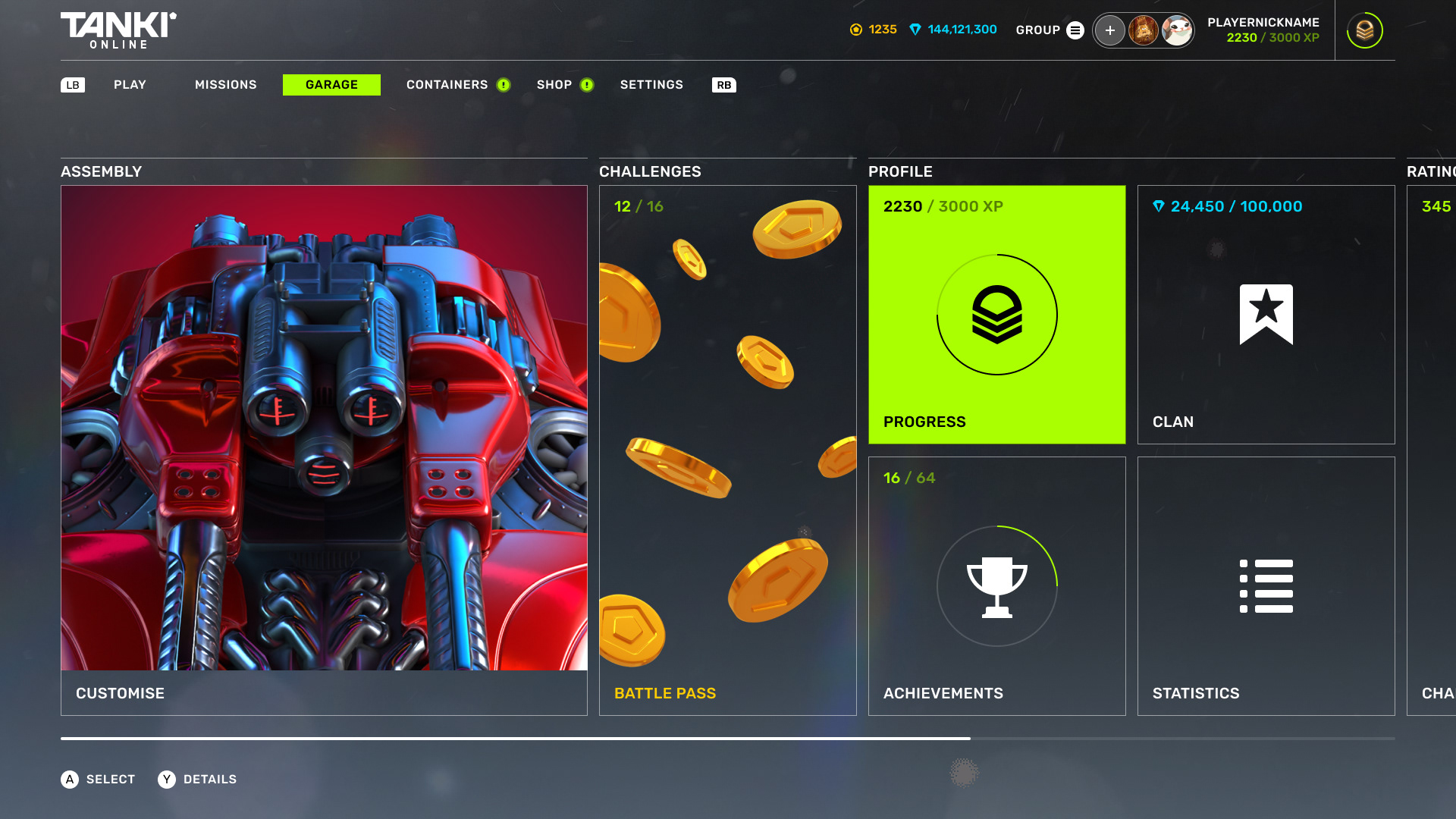Image resolution: width=1456 pixels, height=819 pixels.
Task: Select the Garage tab
Action: 331,85
